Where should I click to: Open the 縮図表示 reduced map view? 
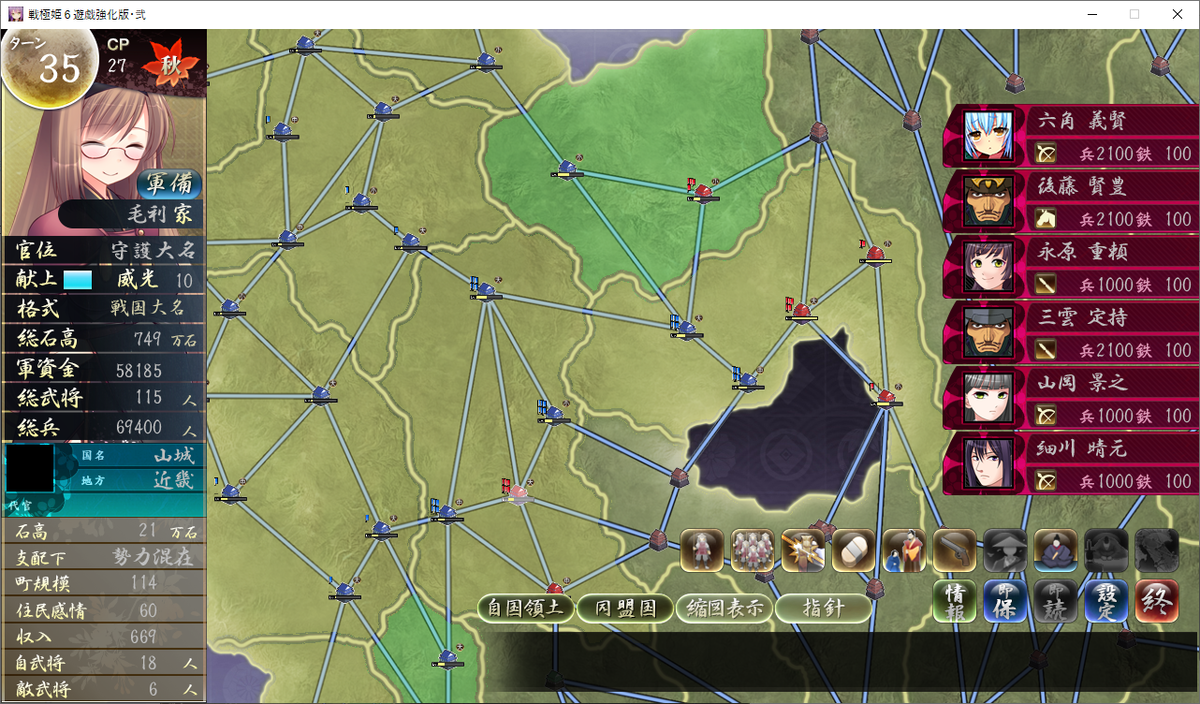coord(724,608)
